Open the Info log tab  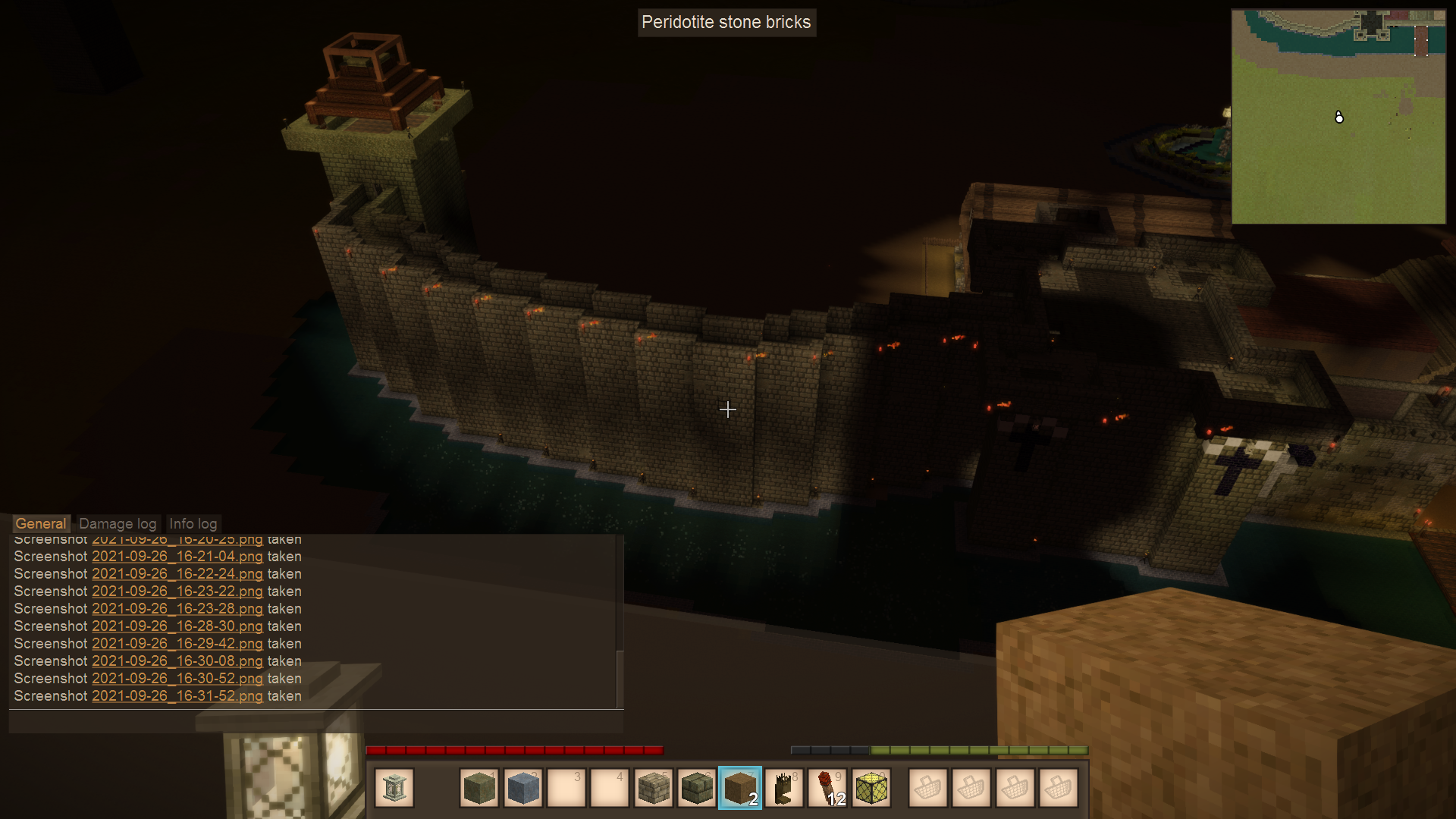click(x=193, y=524)
